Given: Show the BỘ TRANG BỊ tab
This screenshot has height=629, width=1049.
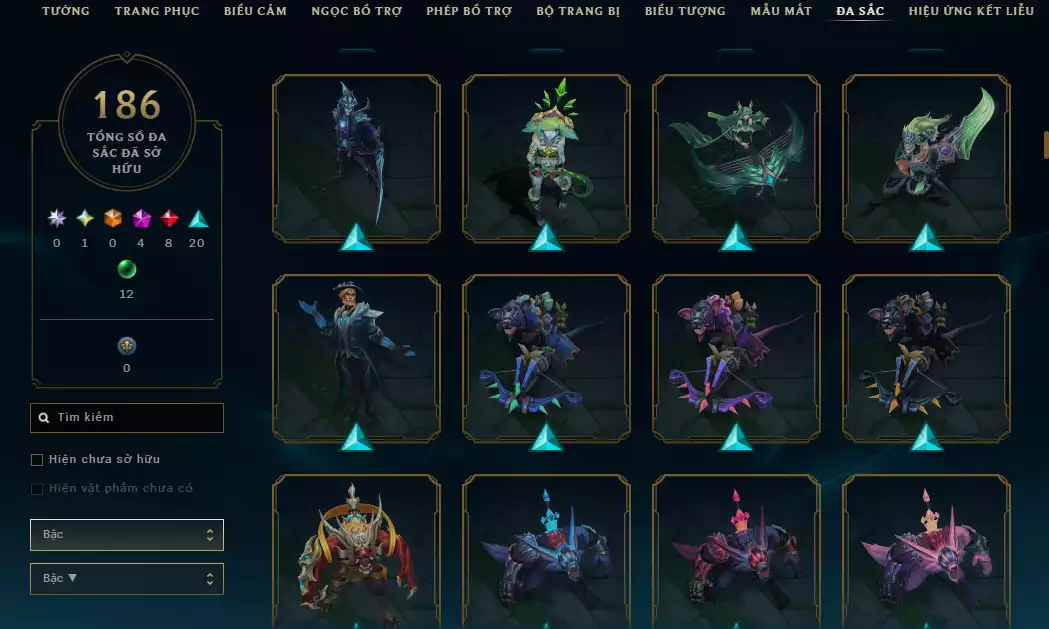Looking at the screenshot, I should tap(578, 11).
